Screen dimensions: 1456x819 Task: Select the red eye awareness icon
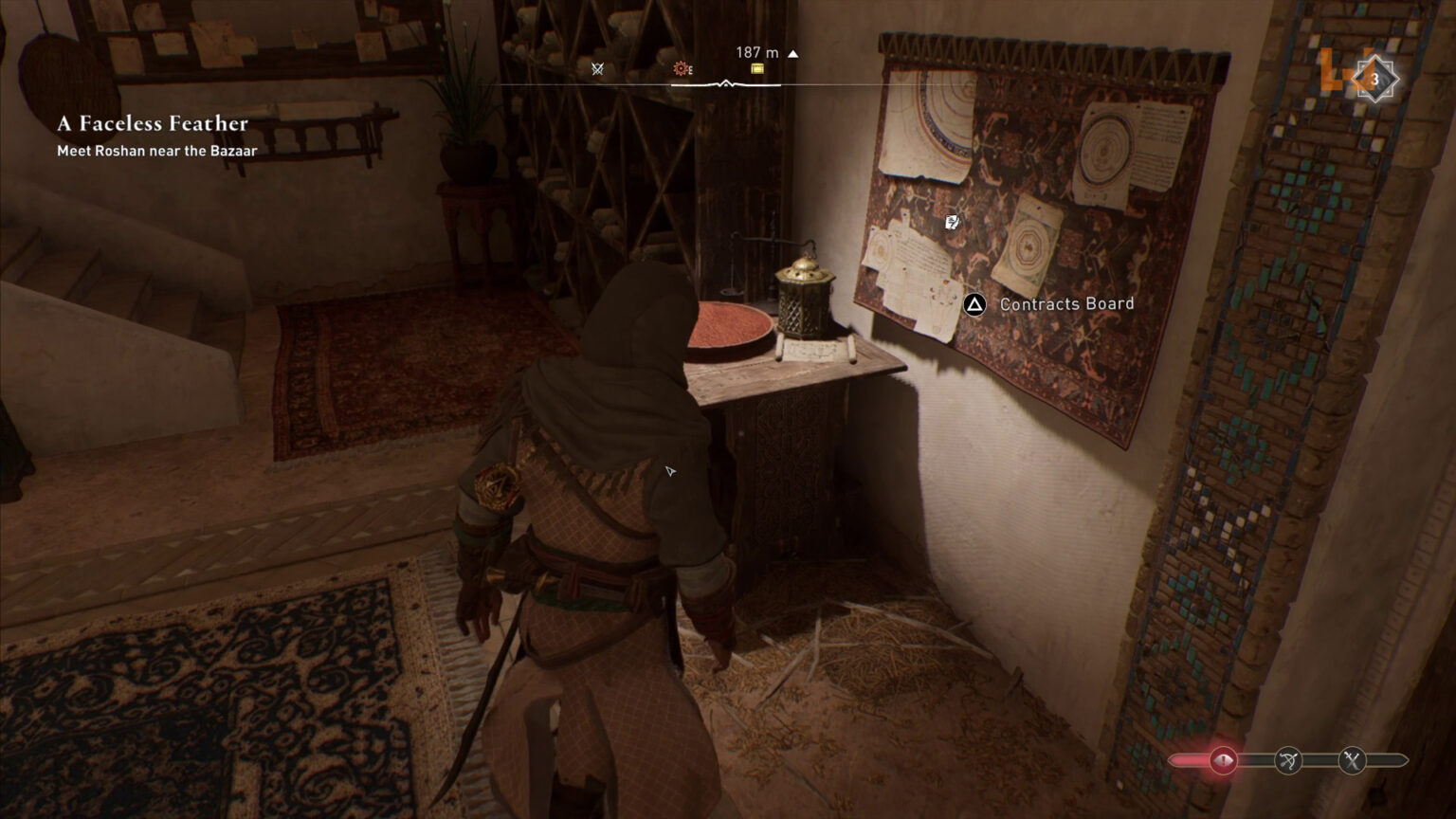(1222, 760)
